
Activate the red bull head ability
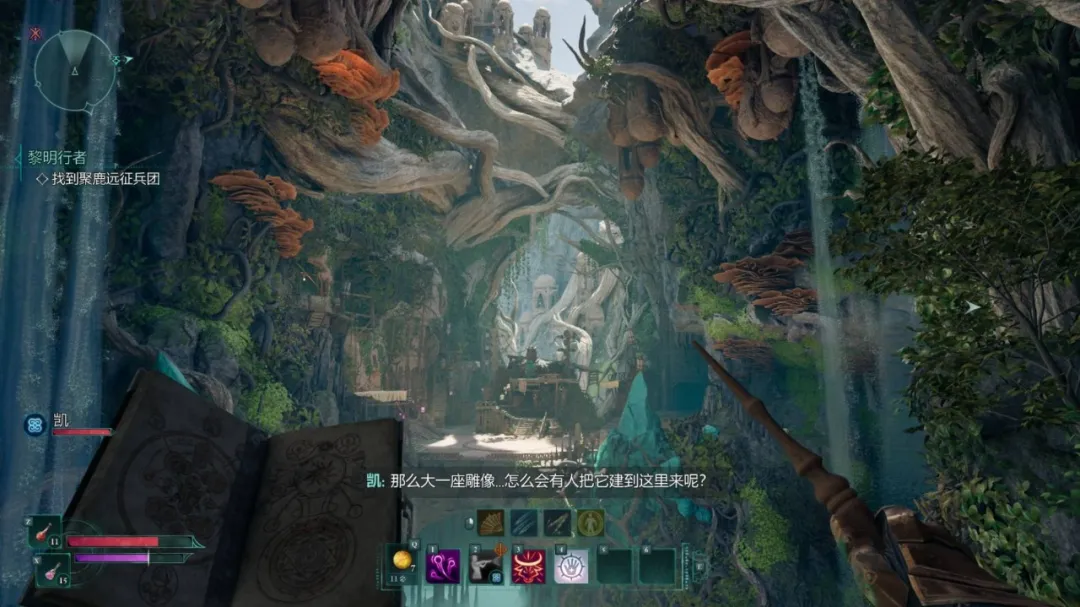pos(529,566)
